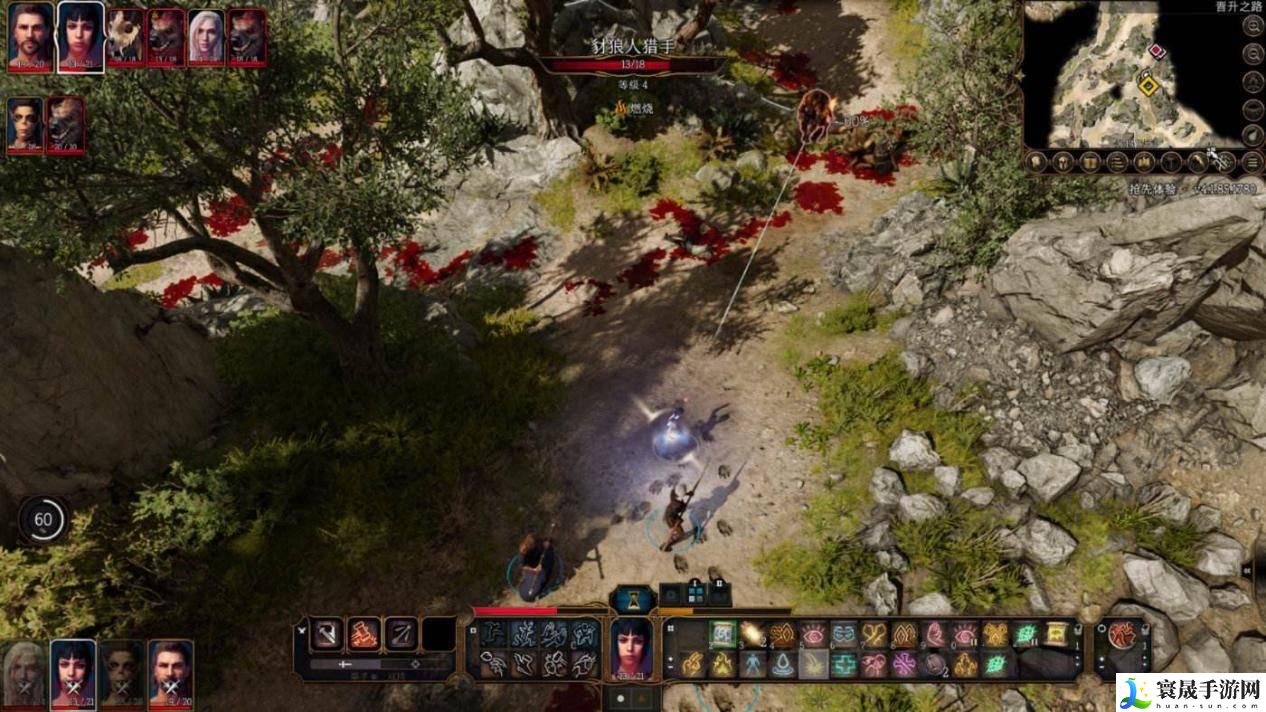Image resolution: width=1266 pixels, height=712 pixels.
Task: Click the round 60 timer button
Action: [43, 519]
